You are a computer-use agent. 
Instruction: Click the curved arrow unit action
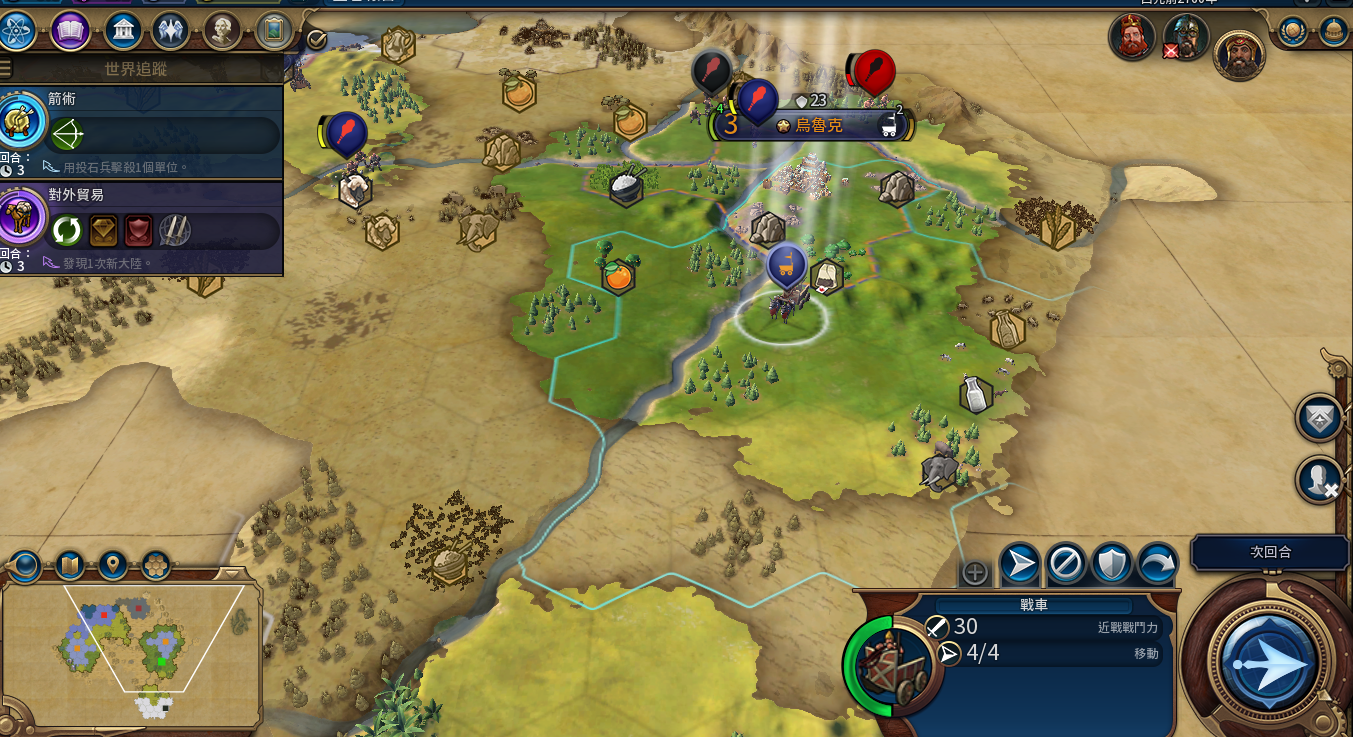point(1158,565)
